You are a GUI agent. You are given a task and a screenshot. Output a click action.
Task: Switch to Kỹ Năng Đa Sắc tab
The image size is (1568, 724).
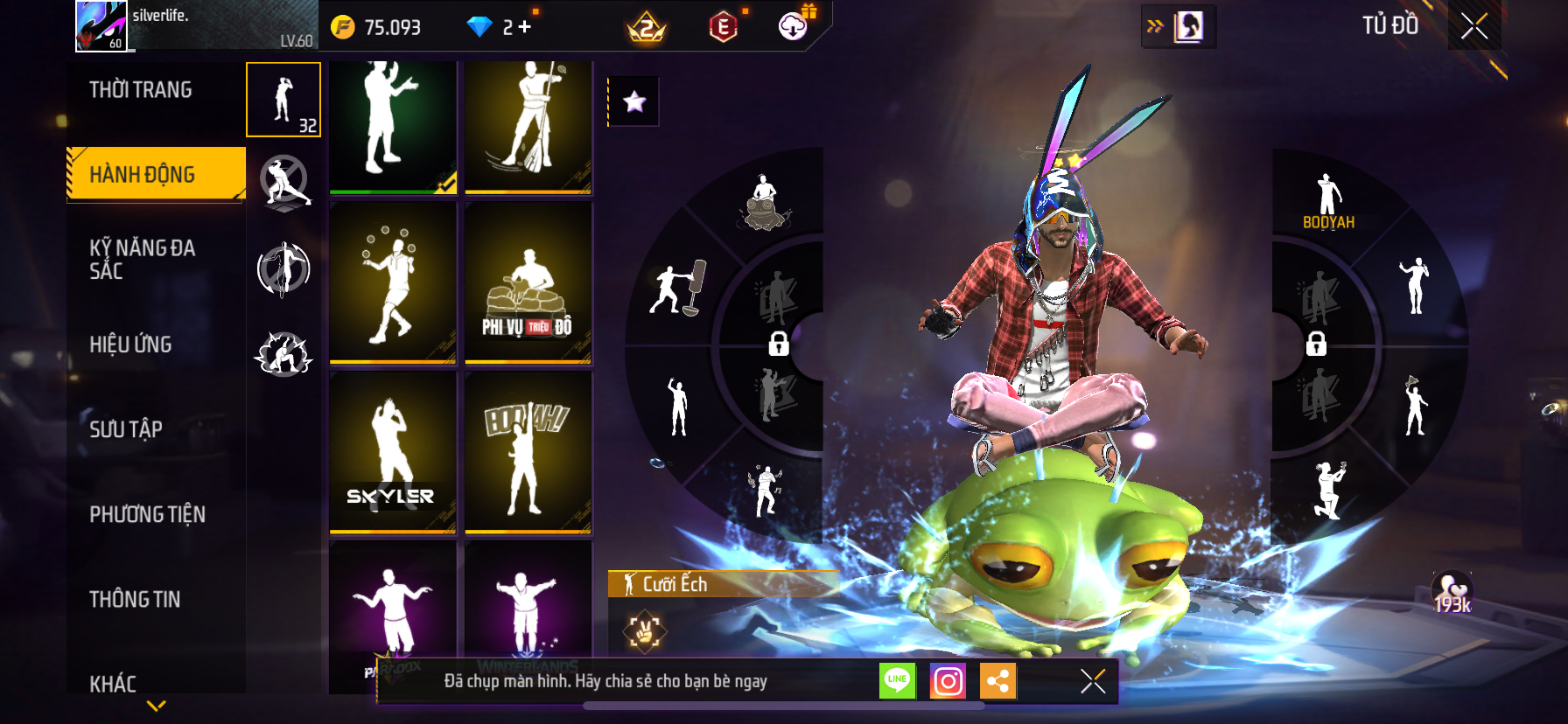tap(143, 260)
